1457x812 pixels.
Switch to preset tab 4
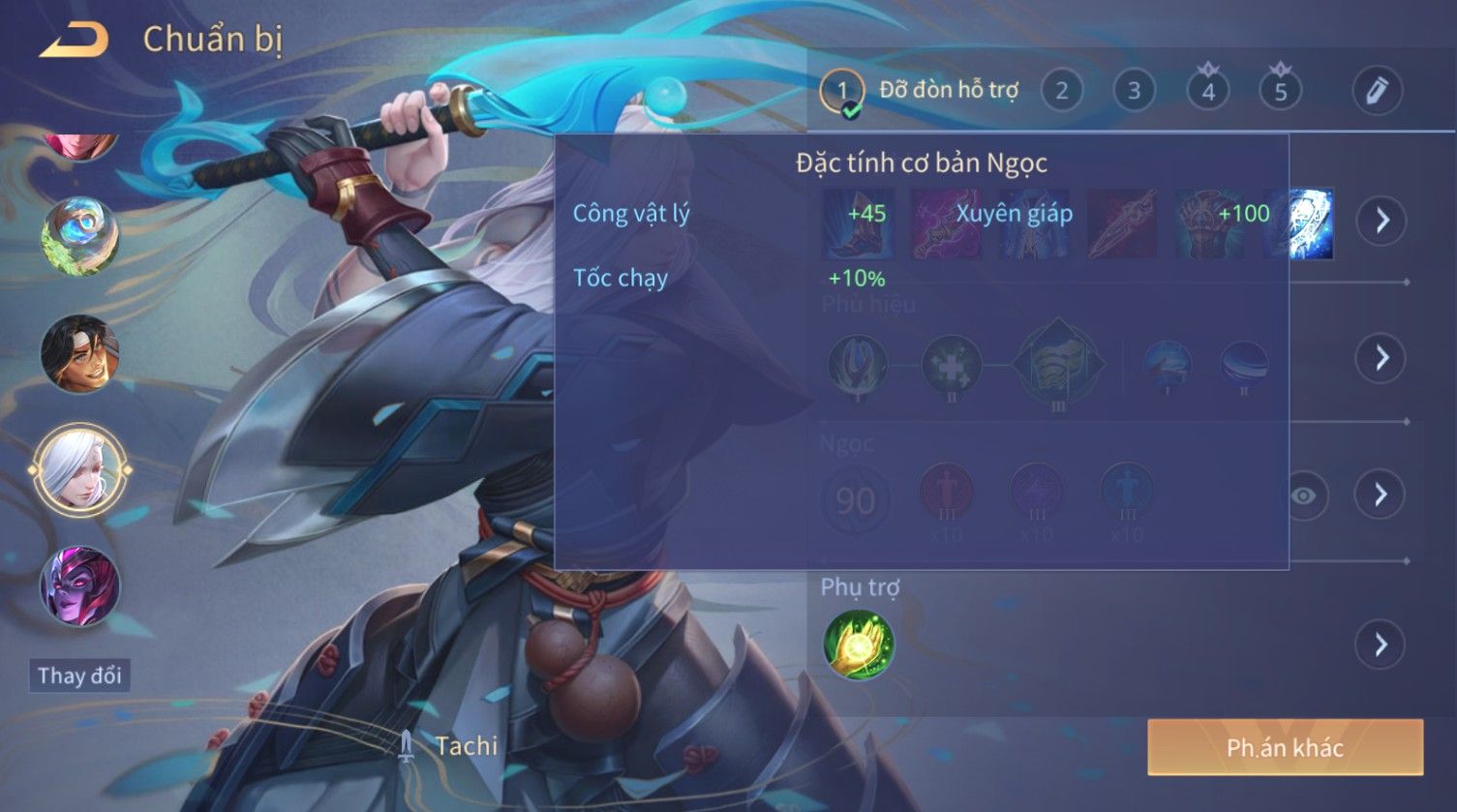[1208, 91]
